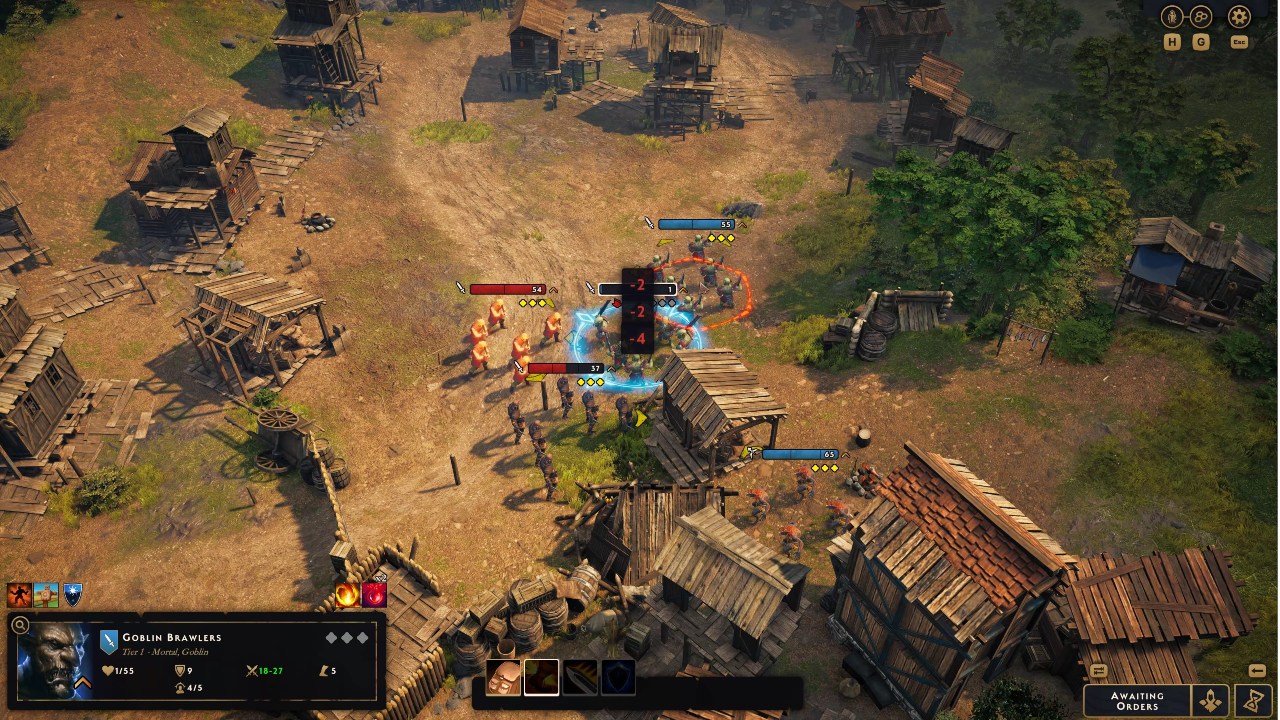Select the fist melee attack ability

(x=504, y=677)
